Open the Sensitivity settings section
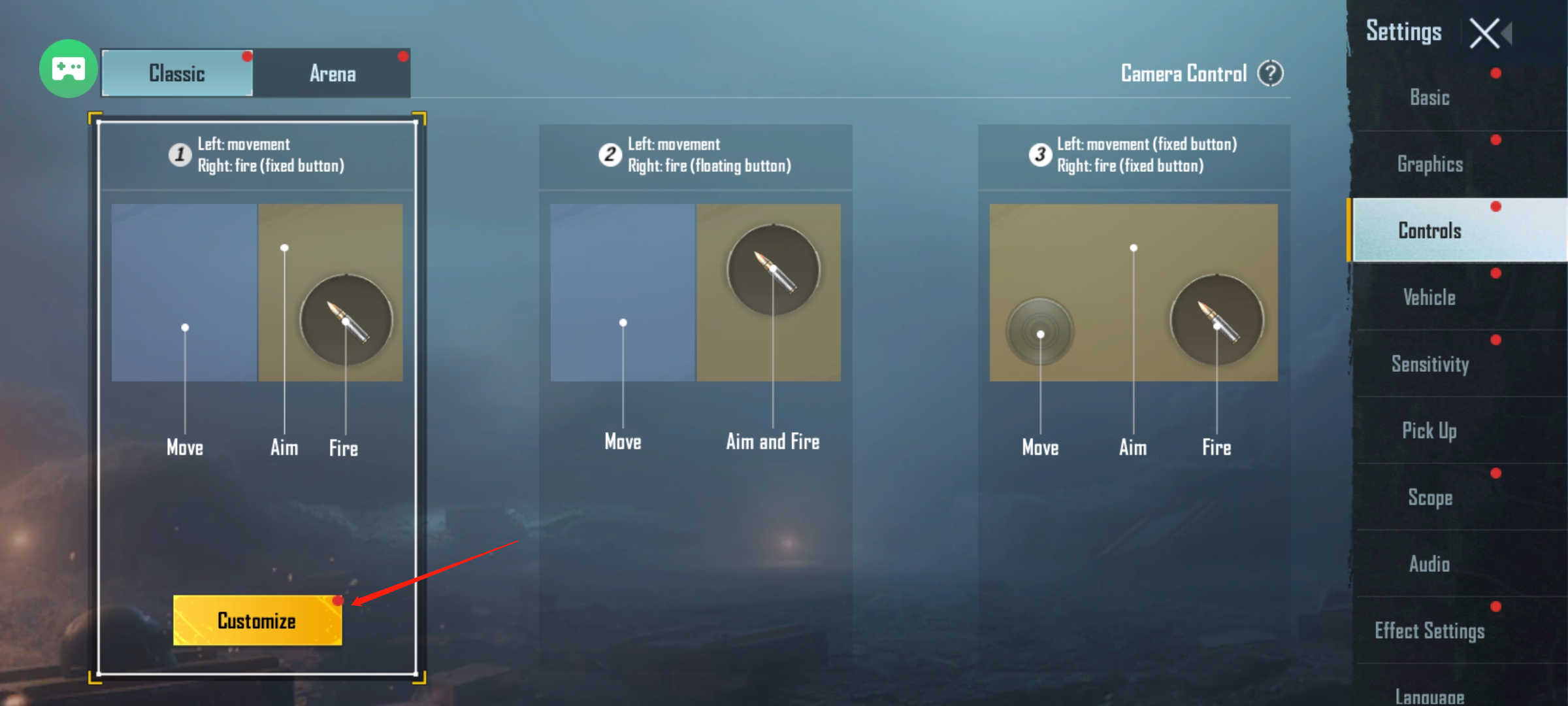The height and width of the screenshot is (706, 1568). tap(1429, 364)
